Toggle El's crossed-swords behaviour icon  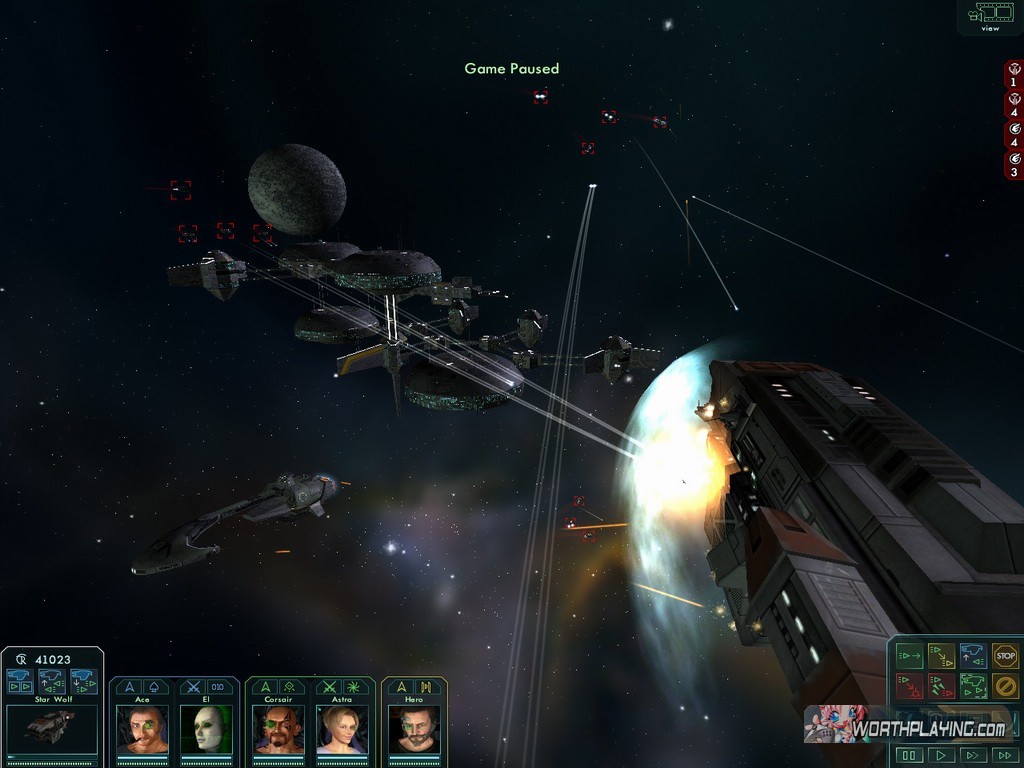pos(193,687)
